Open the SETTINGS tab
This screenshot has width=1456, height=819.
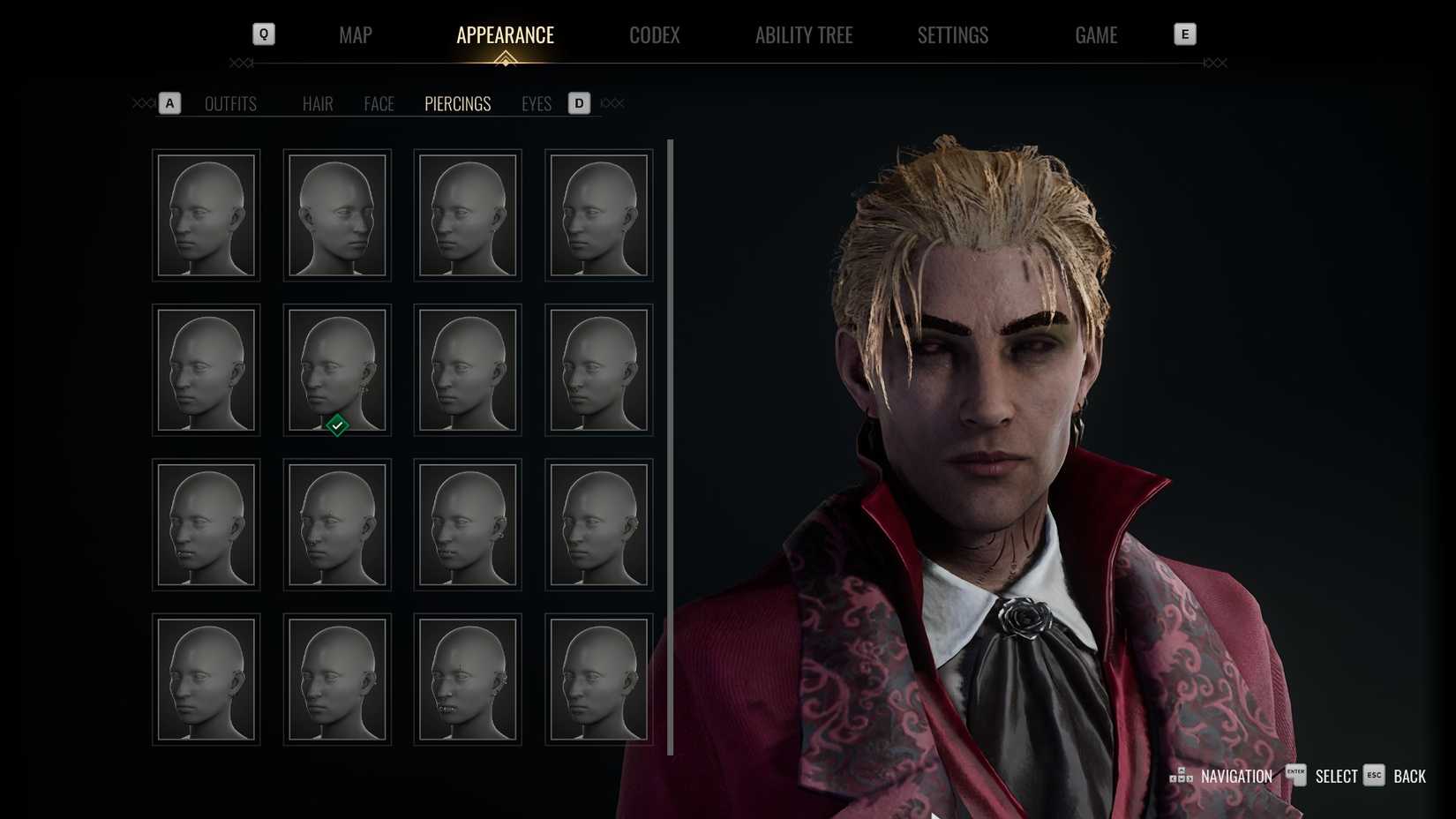tap(952, 35)
